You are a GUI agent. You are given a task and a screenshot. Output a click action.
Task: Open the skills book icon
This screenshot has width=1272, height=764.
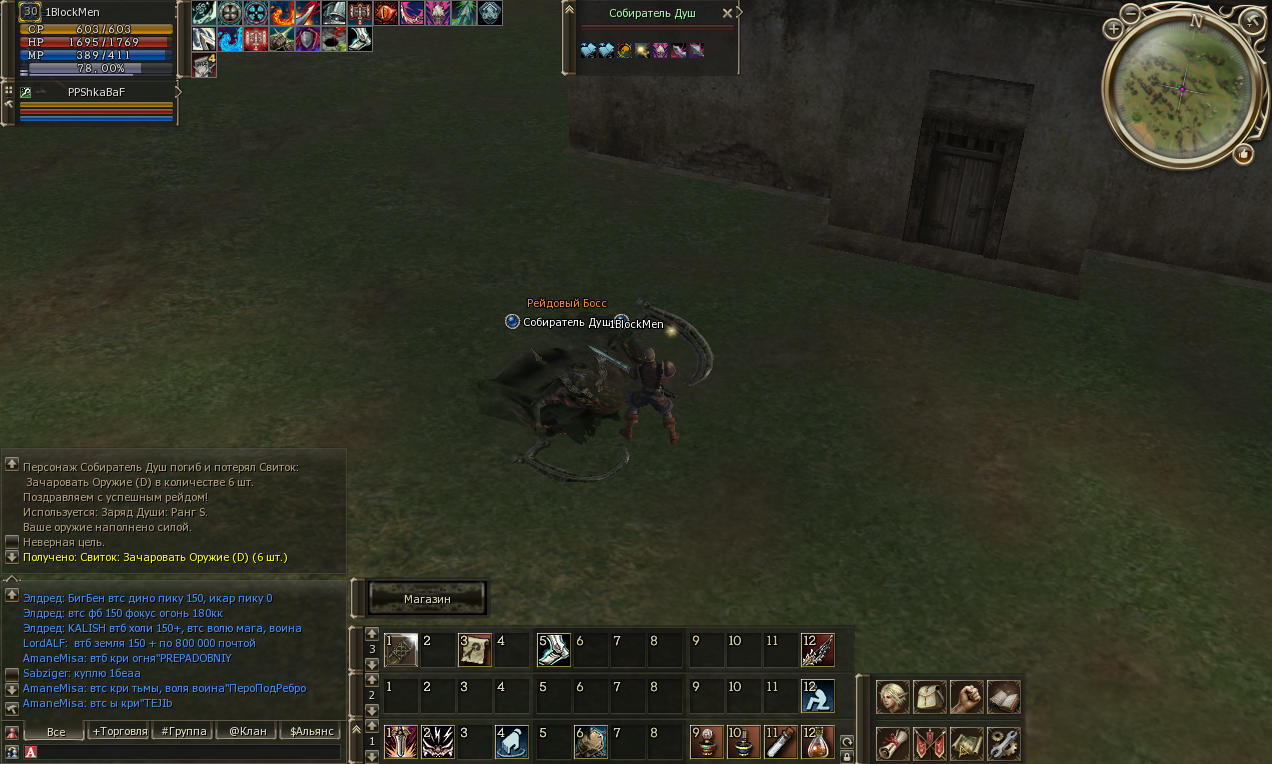click(x=1003, y=697)
